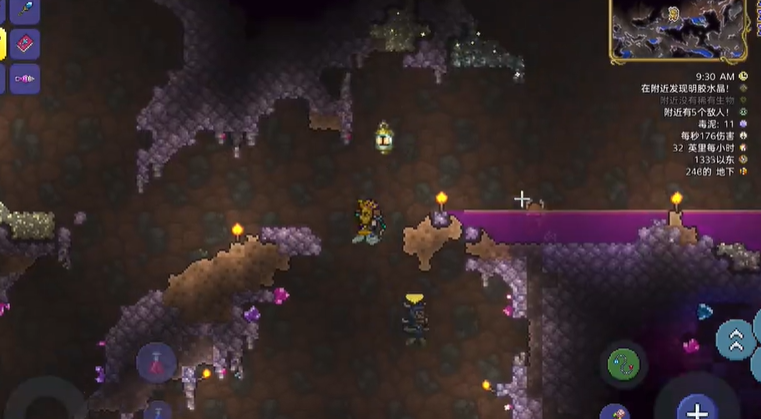Select the pink drill hotbar slot

[26, 77]
